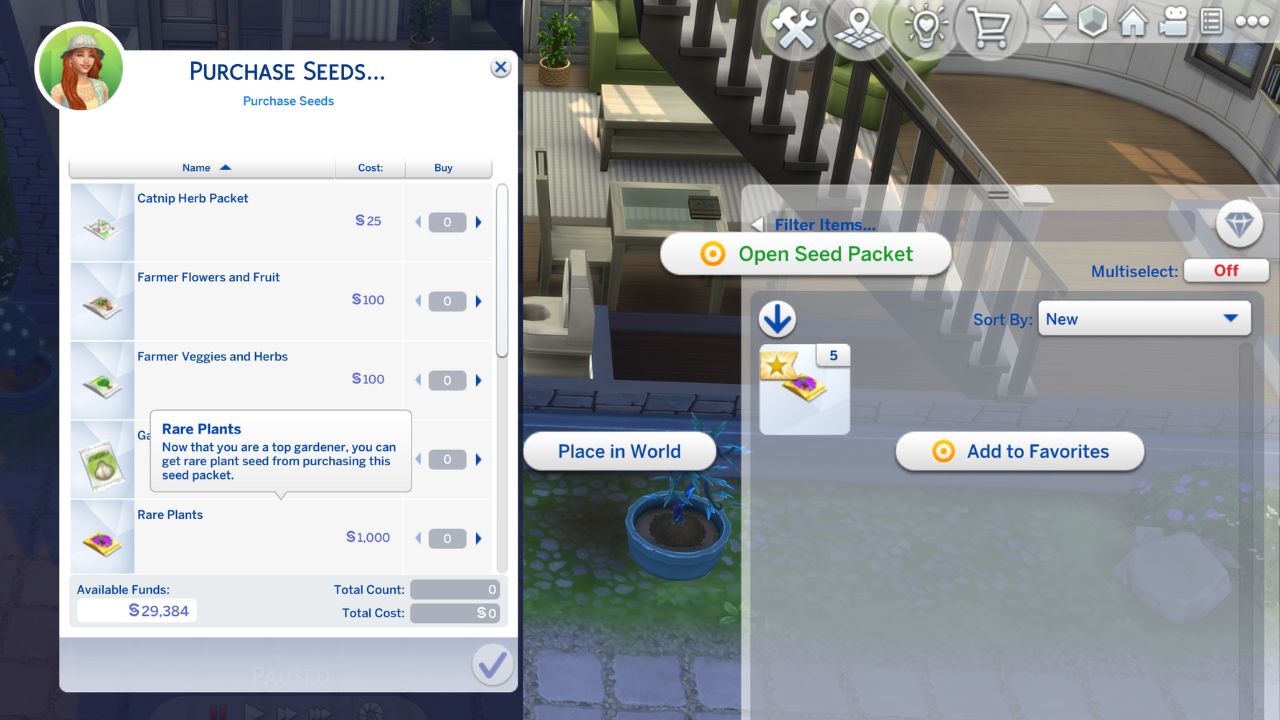Click the blue down arrow in inventory
The width and height of the screenshot is (1280, 720).
(x=777, y=318)
